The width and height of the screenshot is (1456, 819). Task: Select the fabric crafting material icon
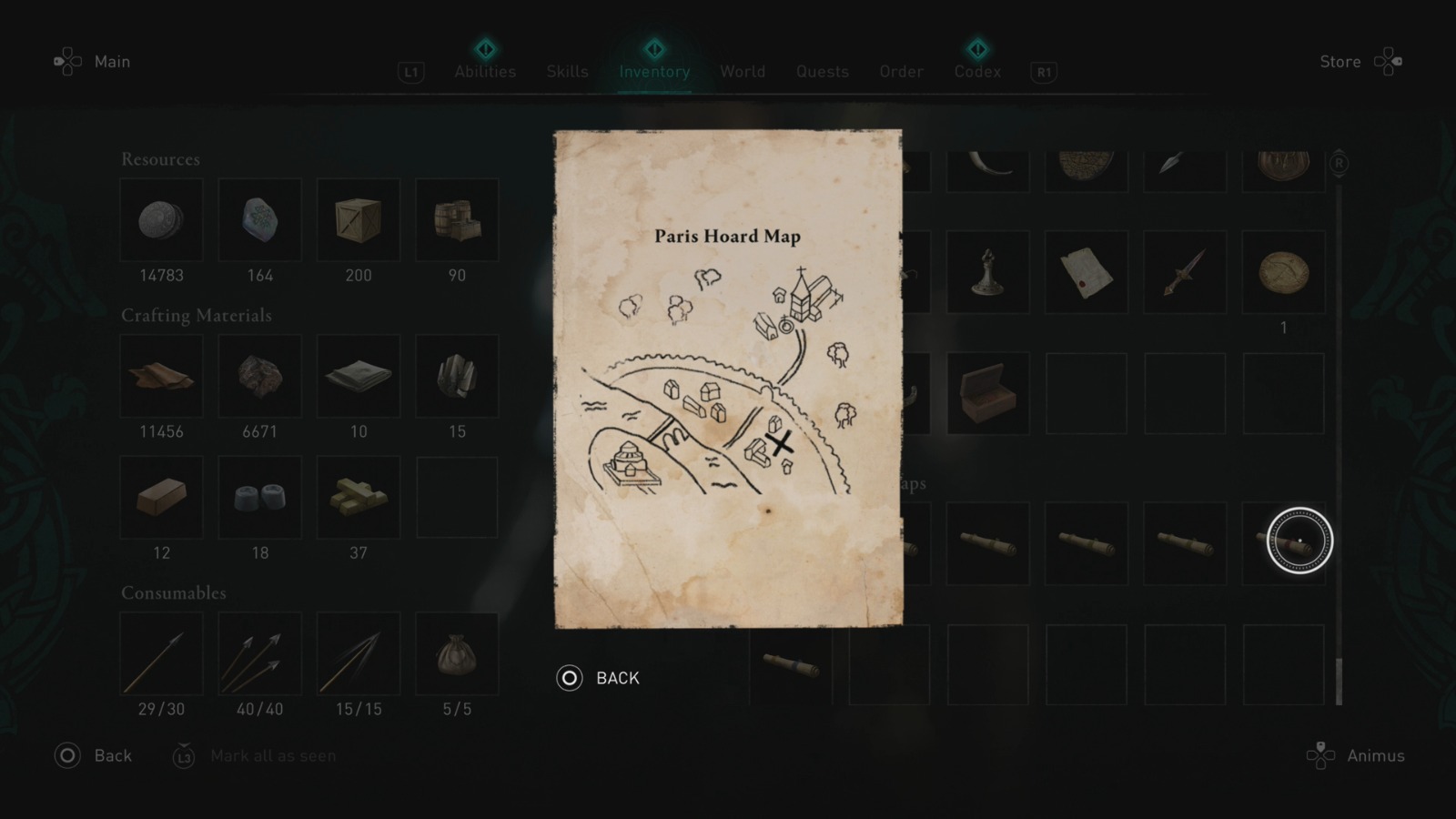tap(359, 376)
